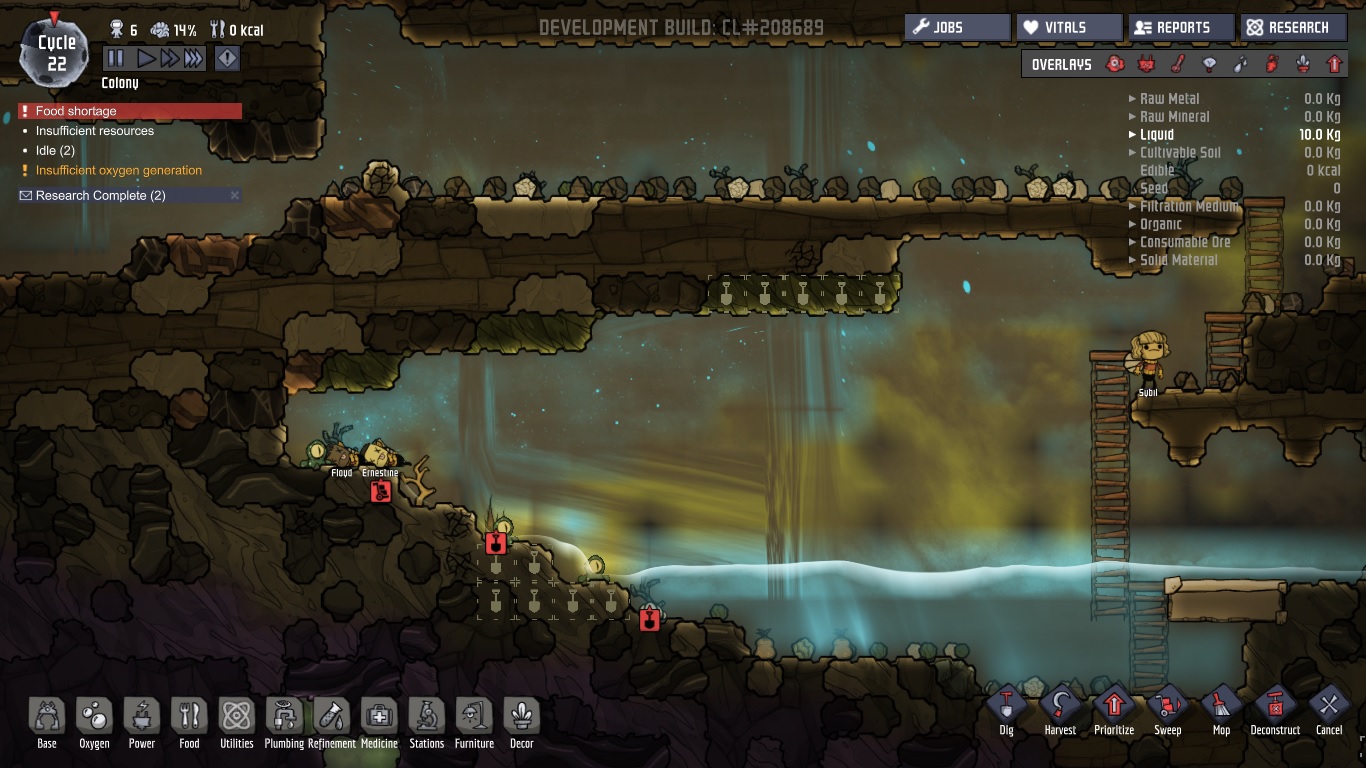The height and width of the screenshot is (768, 1366).
Task: Show the priority arrow overlay
Action: [x=1333, y=65]
